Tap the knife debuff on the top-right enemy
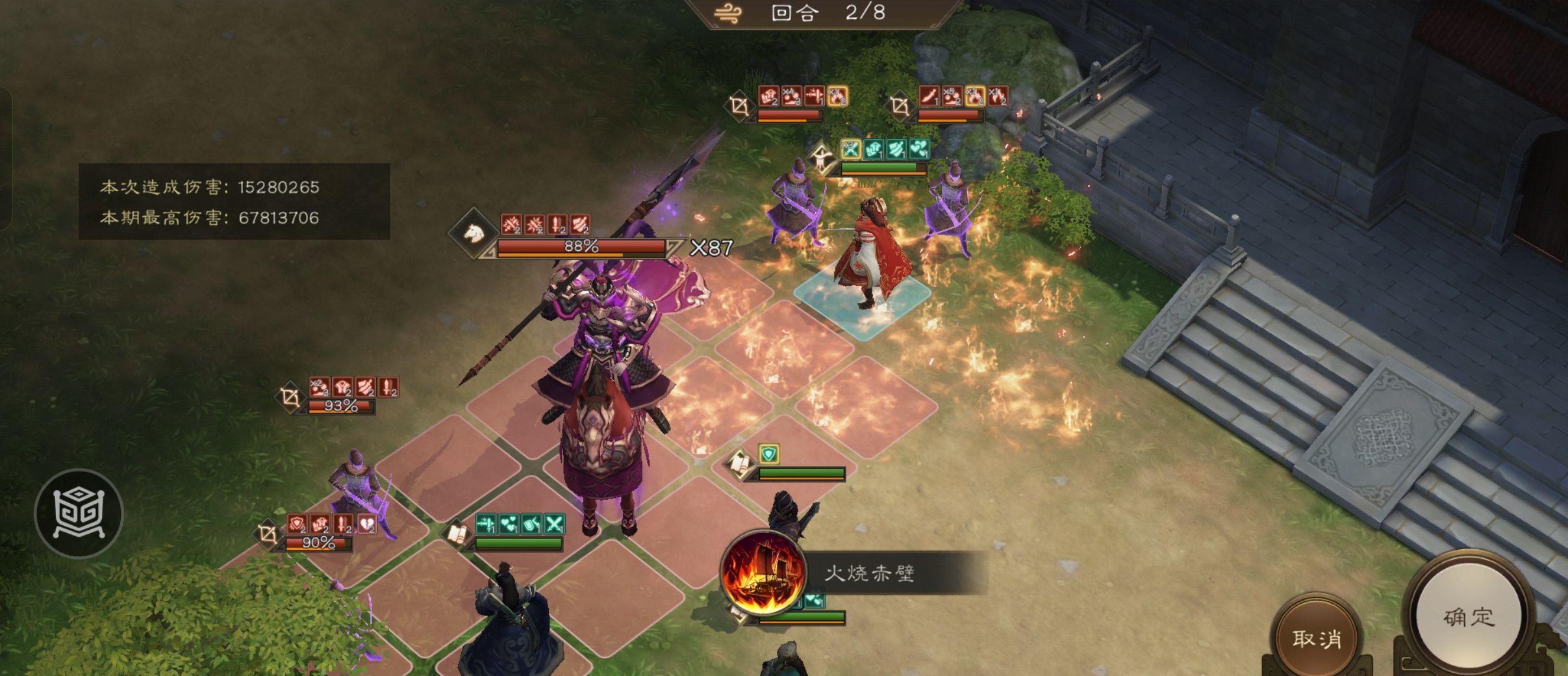 [929, 97]
